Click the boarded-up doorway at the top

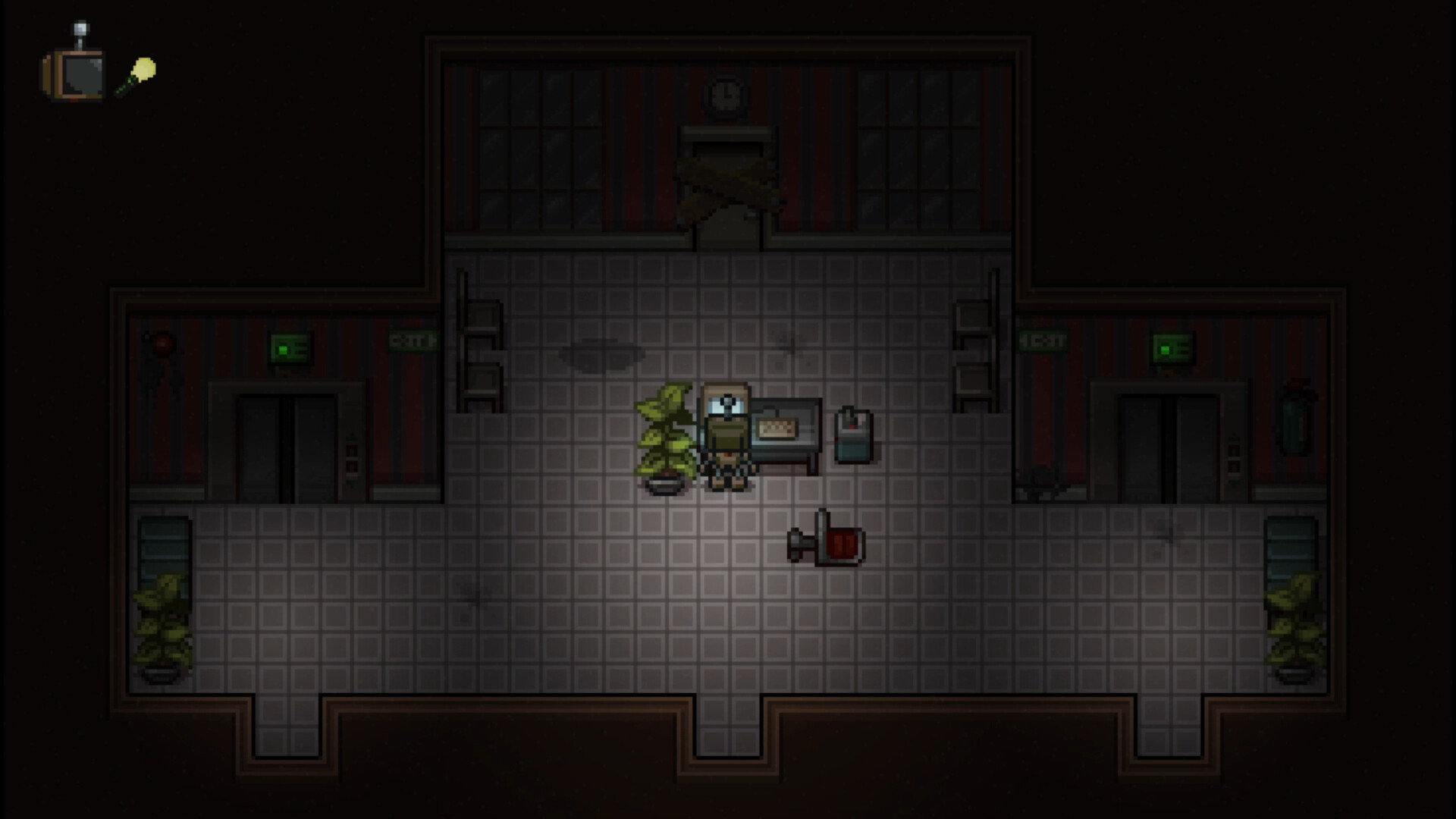726,182
